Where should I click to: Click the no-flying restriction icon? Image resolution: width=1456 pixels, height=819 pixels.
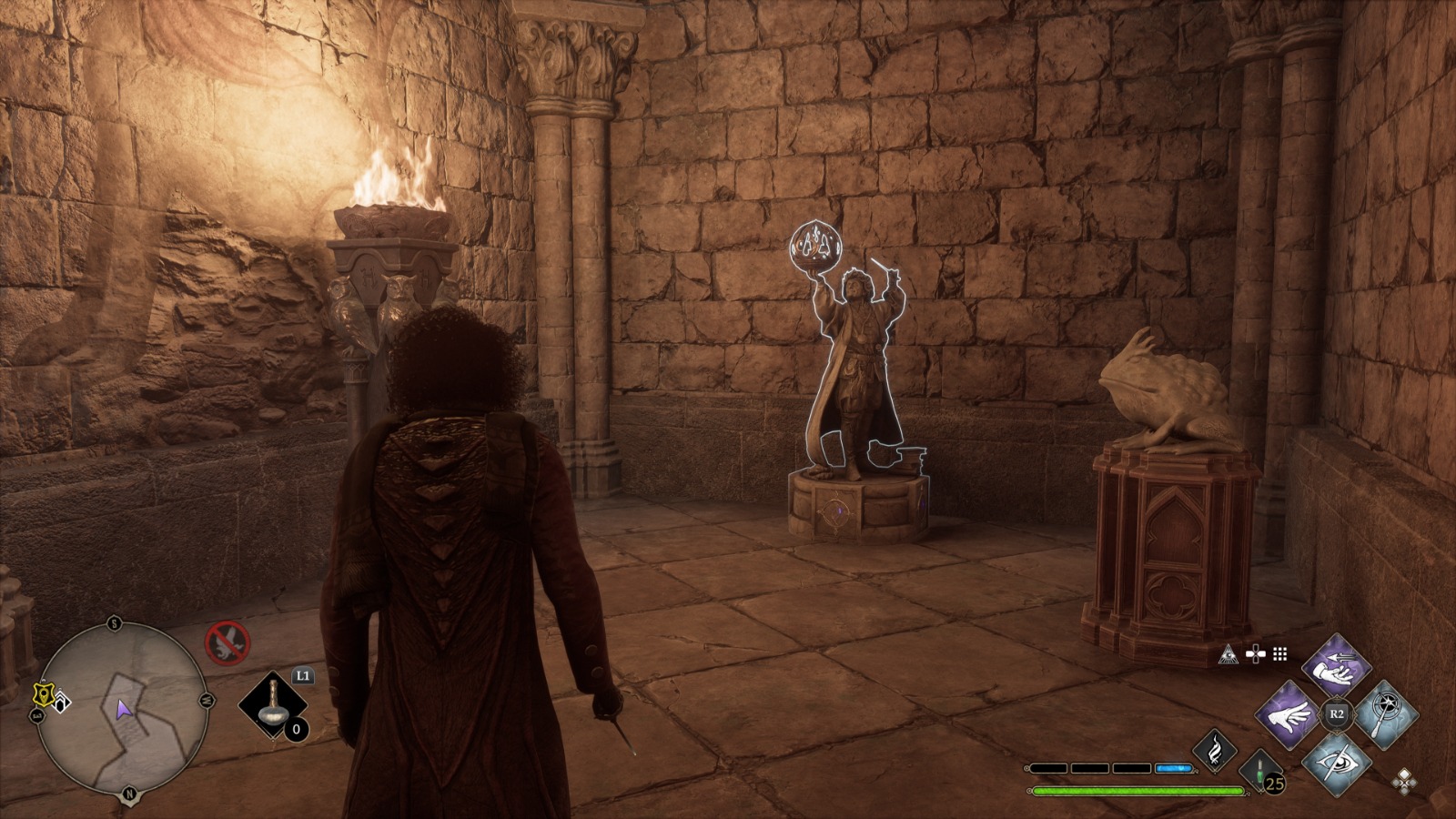click(x=227, y=642)
